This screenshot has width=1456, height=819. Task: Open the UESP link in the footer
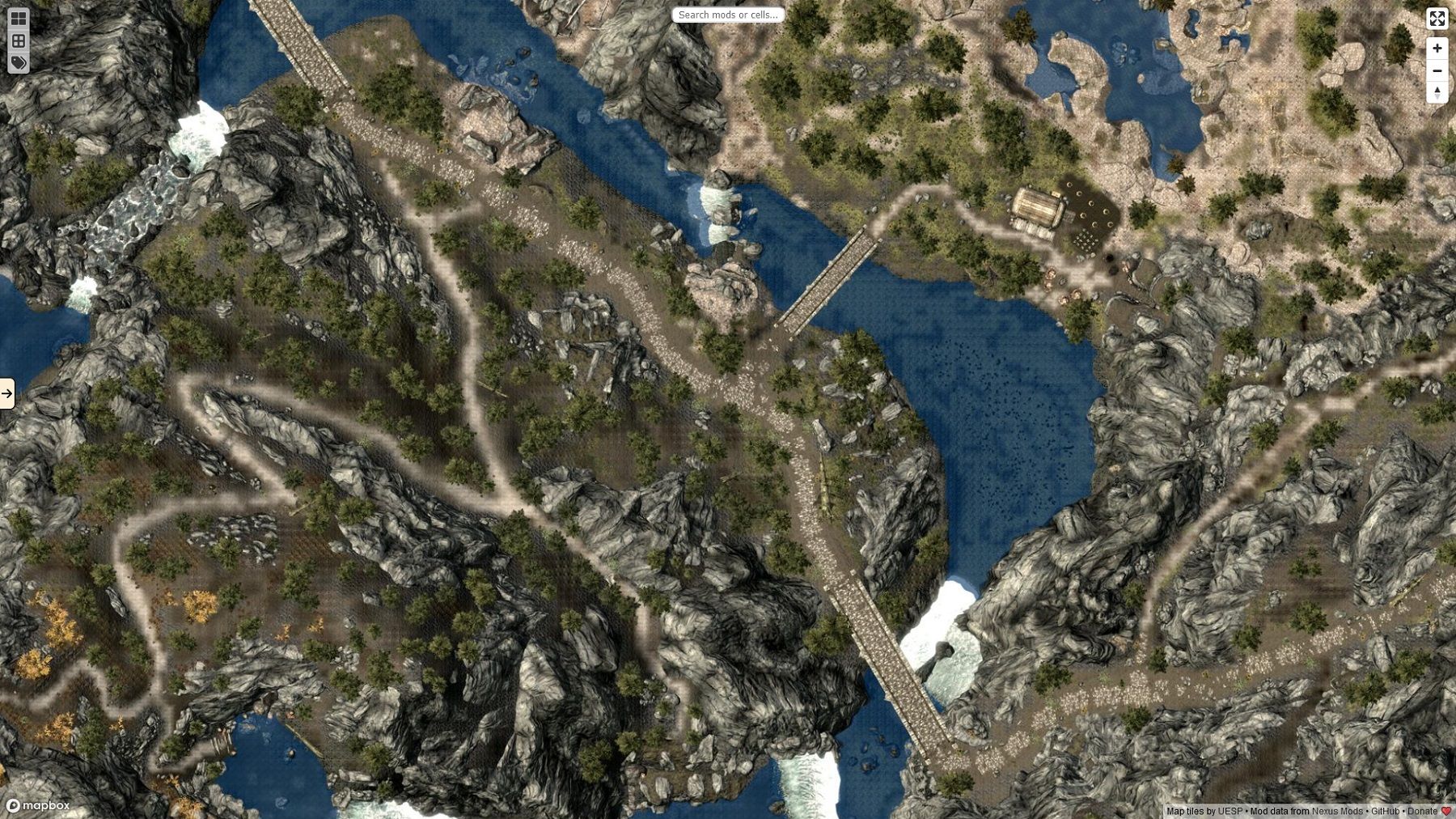click(1230, 811)
